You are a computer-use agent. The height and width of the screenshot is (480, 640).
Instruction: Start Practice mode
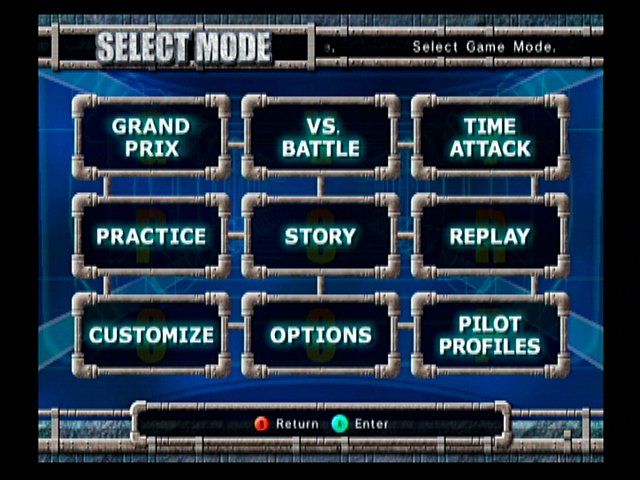tap(151, 236)
